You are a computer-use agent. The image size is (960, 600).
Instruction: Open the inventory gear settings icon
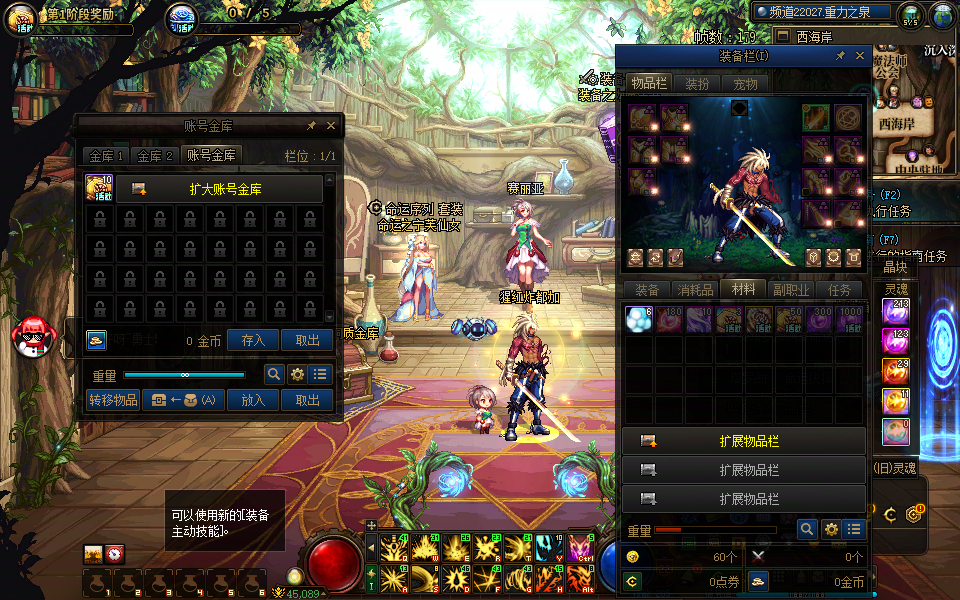tap(831, 530)
